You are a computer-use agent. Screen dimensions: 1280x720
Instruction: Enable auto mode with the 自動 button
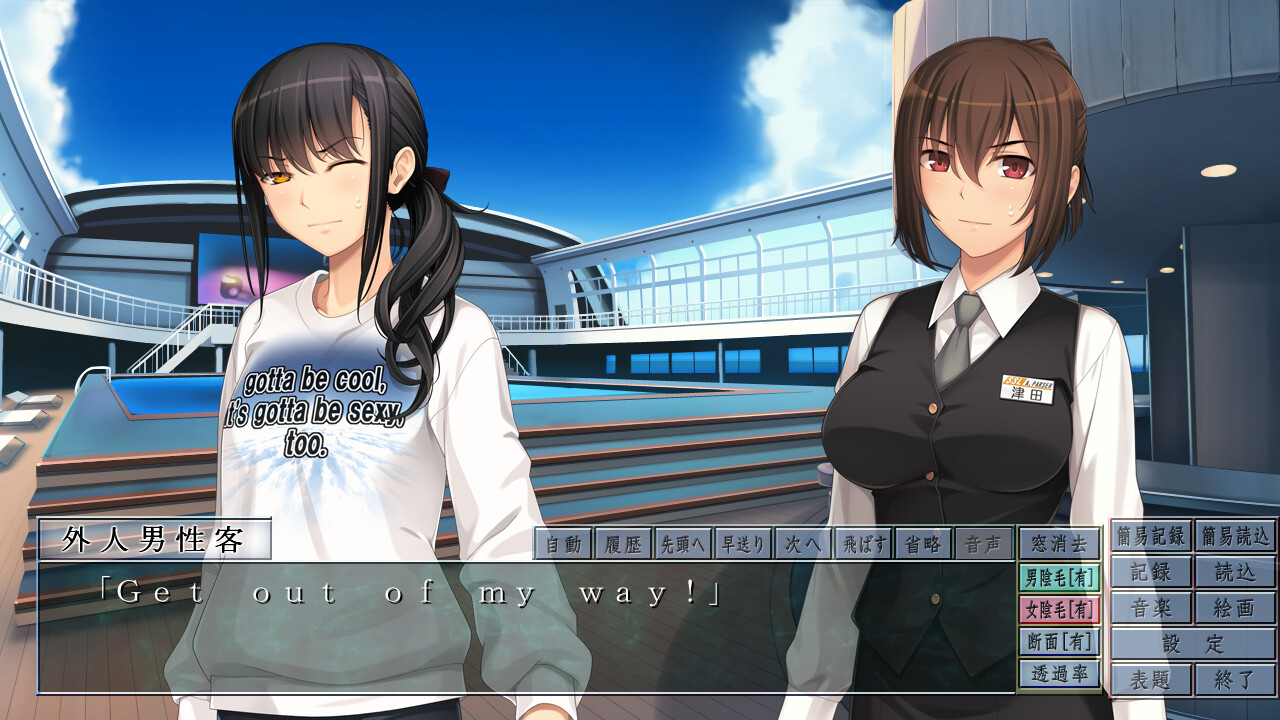564,544
